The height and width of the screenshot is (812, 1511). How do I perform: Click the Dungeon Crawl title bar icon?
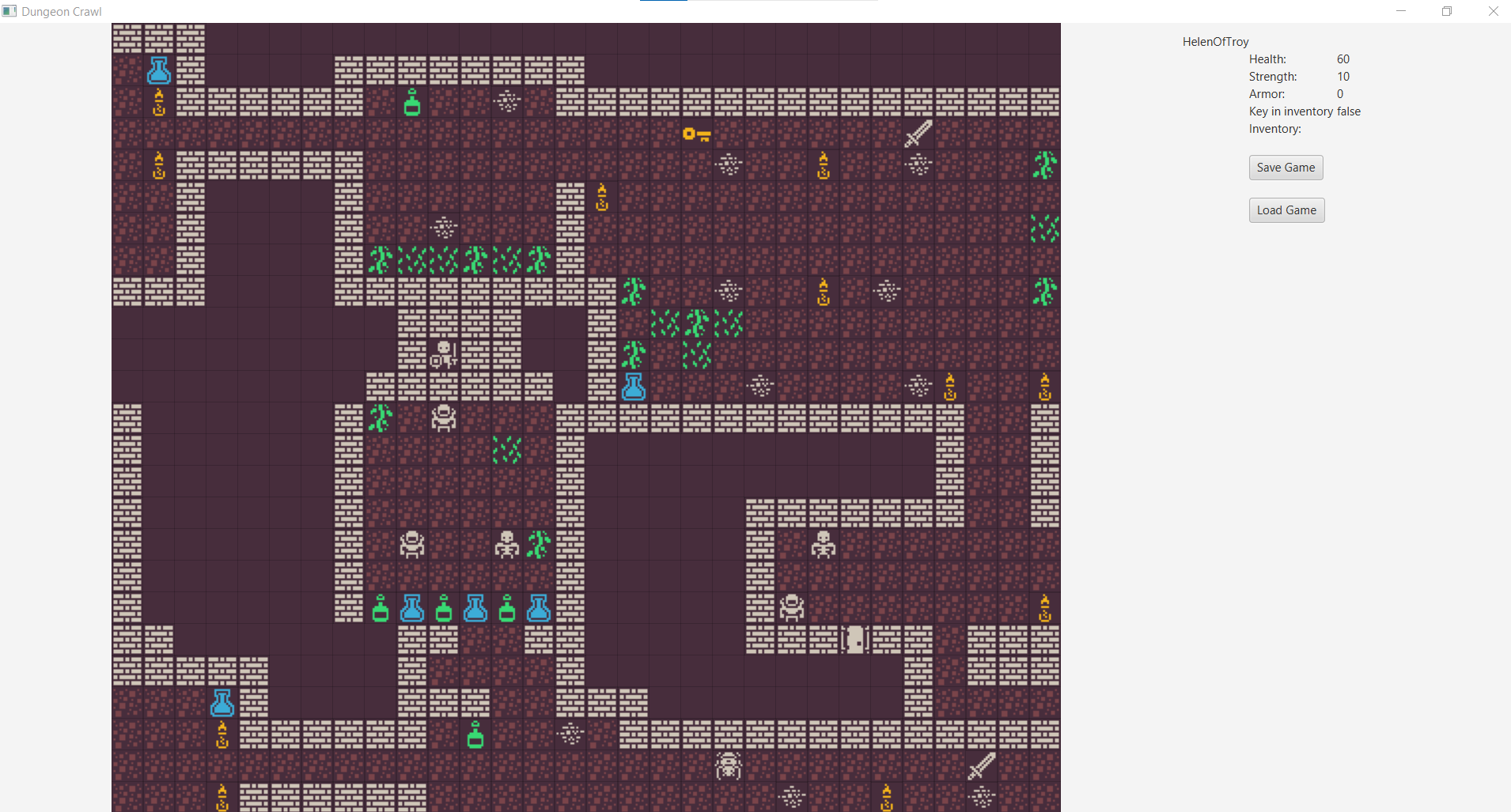click(x=9, y=11)
